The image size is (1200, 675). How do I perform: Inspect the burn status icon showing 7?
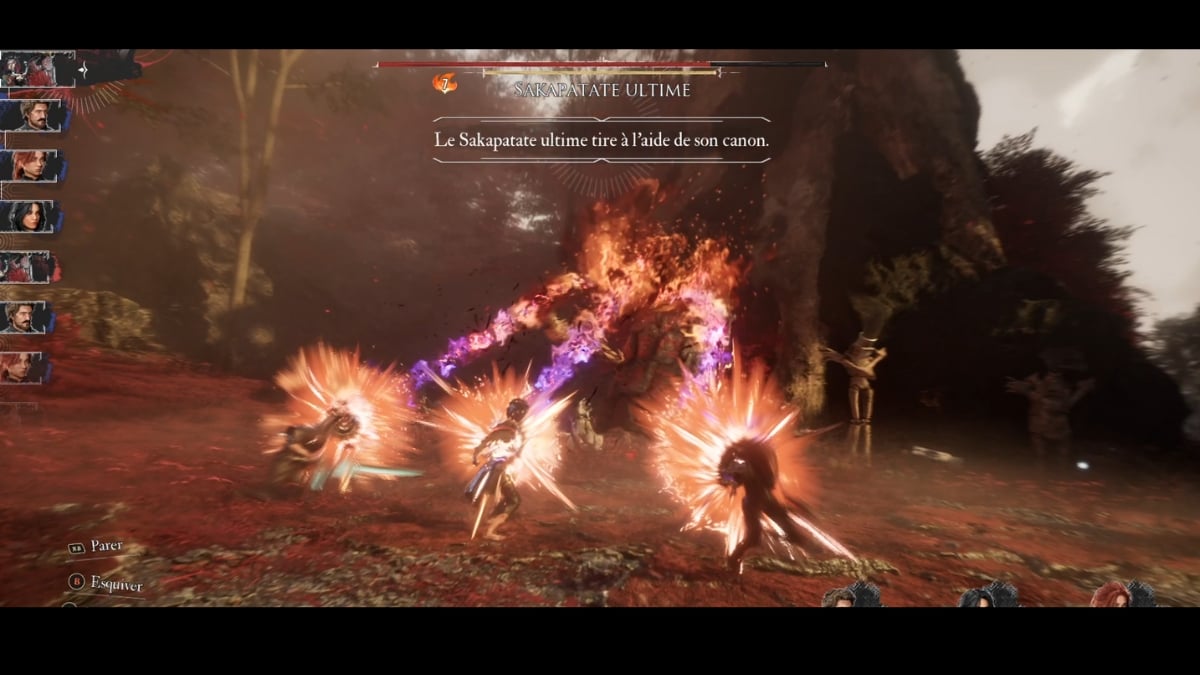point(444,84)
